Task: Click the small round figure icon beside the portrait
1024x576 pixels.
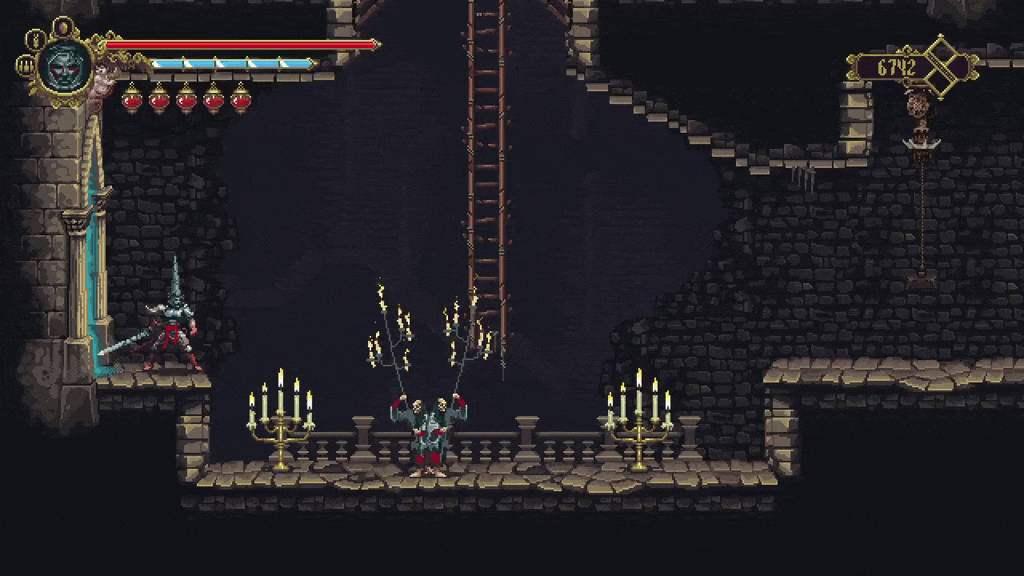Action: tap(34, 41)
